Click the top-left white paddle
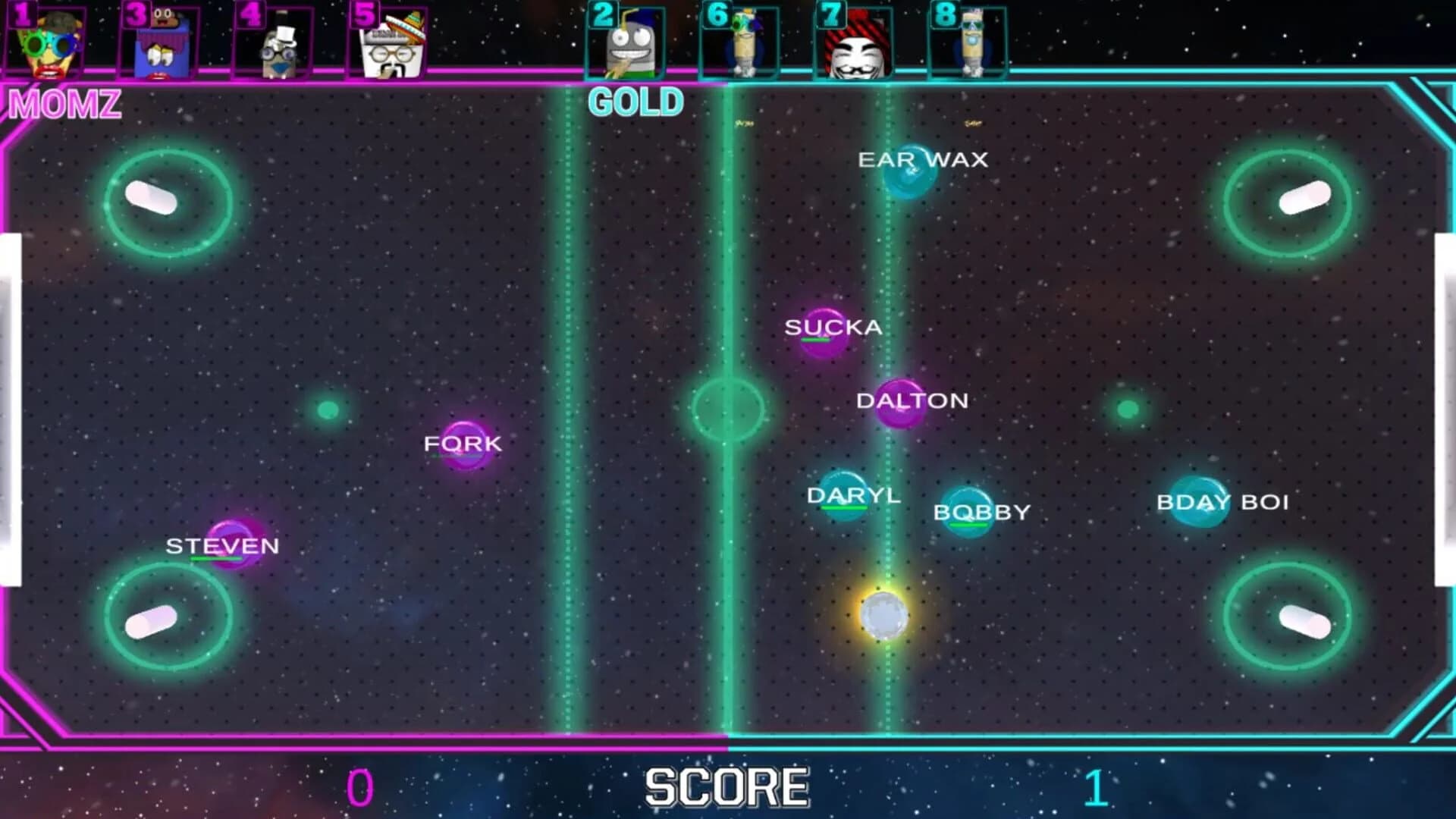1456x819 pixels. [150, 199]
